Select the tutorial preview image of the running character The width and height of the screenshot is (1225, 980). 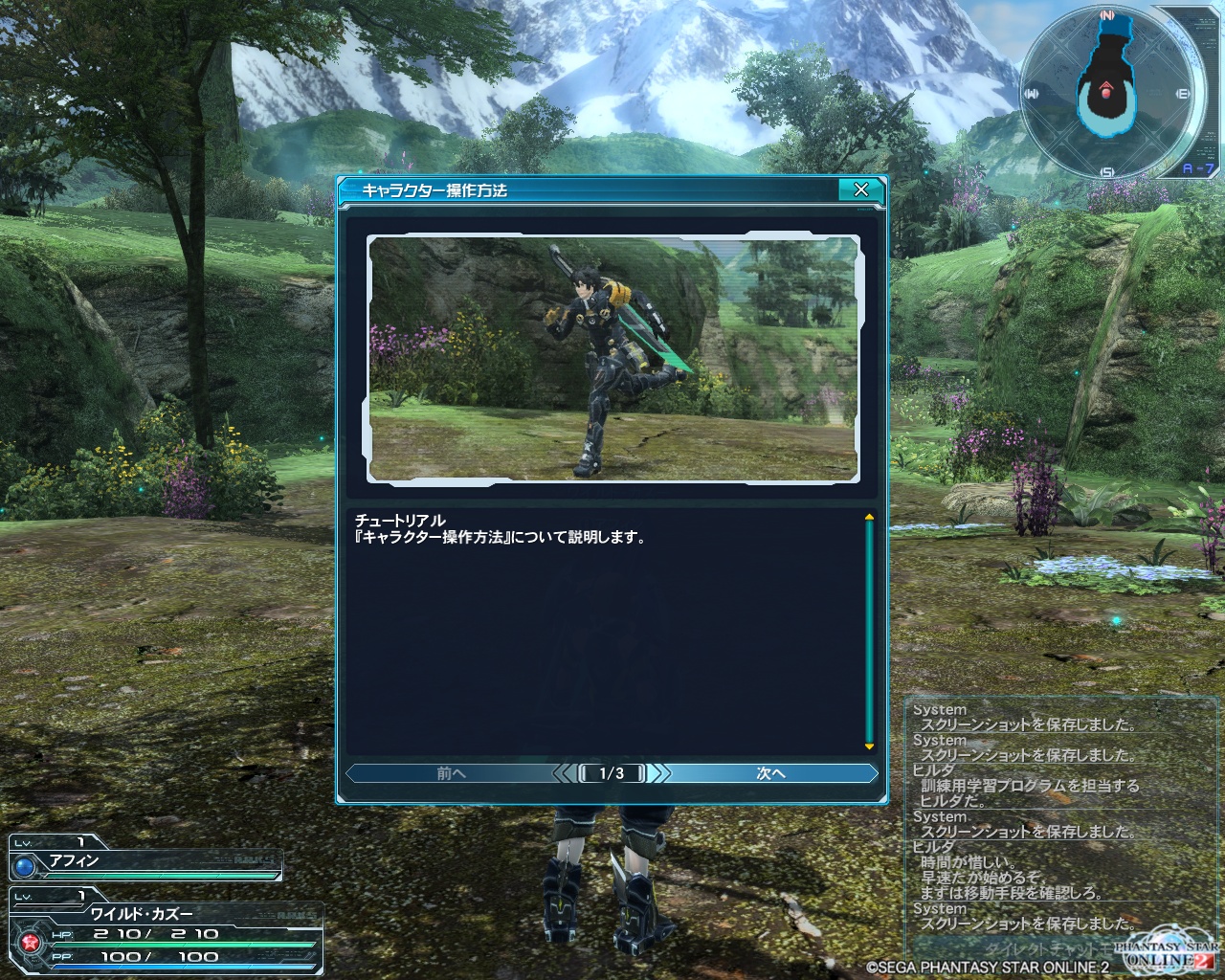pyautogui.click(x=613, y=358)
